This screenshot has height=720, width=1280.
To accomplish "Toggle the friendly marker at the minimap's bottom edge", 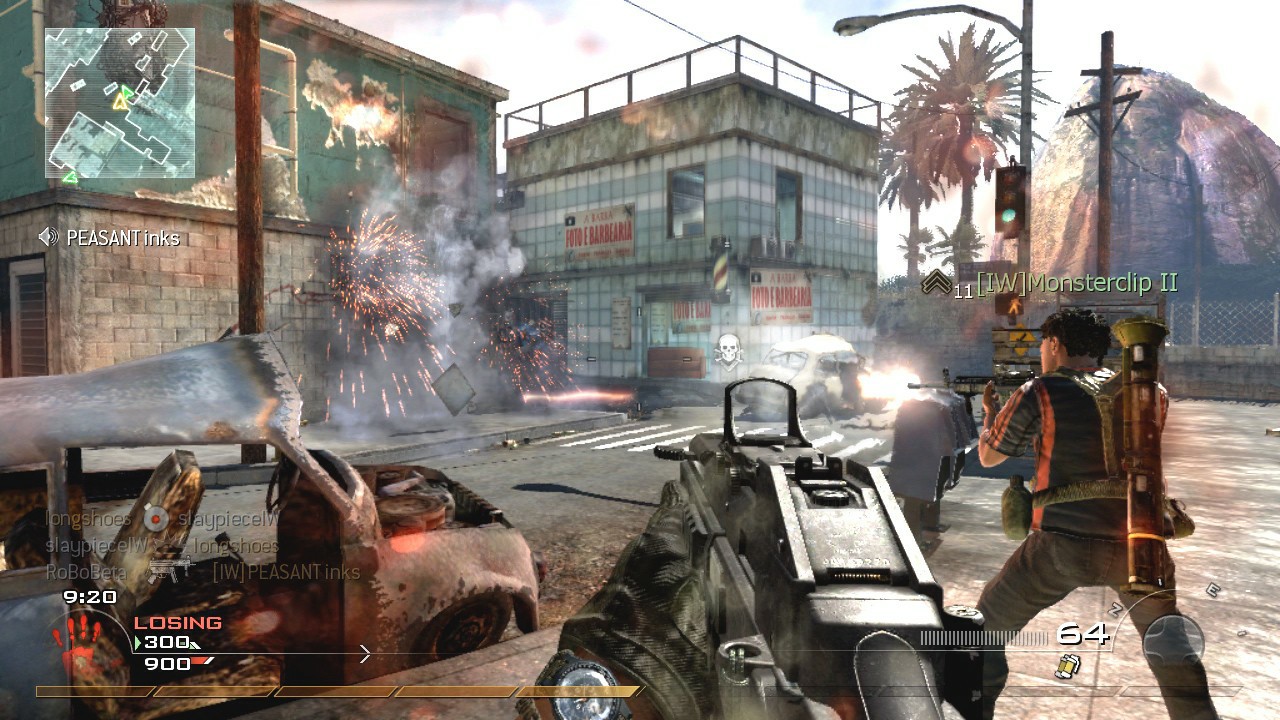I will 71,175.
